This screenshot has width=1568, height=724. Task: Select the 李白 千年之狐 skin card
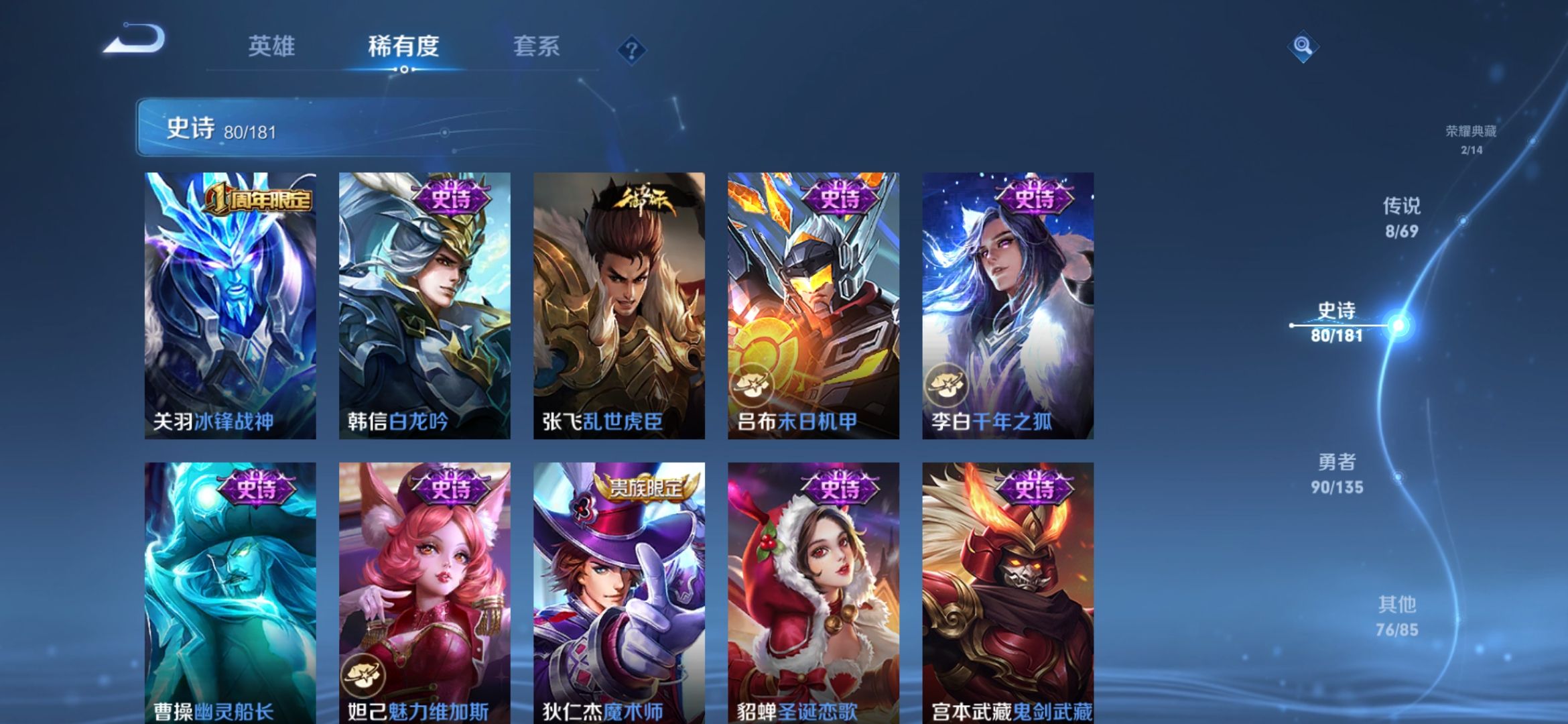pyautogui.click(x=1008, y=306)
